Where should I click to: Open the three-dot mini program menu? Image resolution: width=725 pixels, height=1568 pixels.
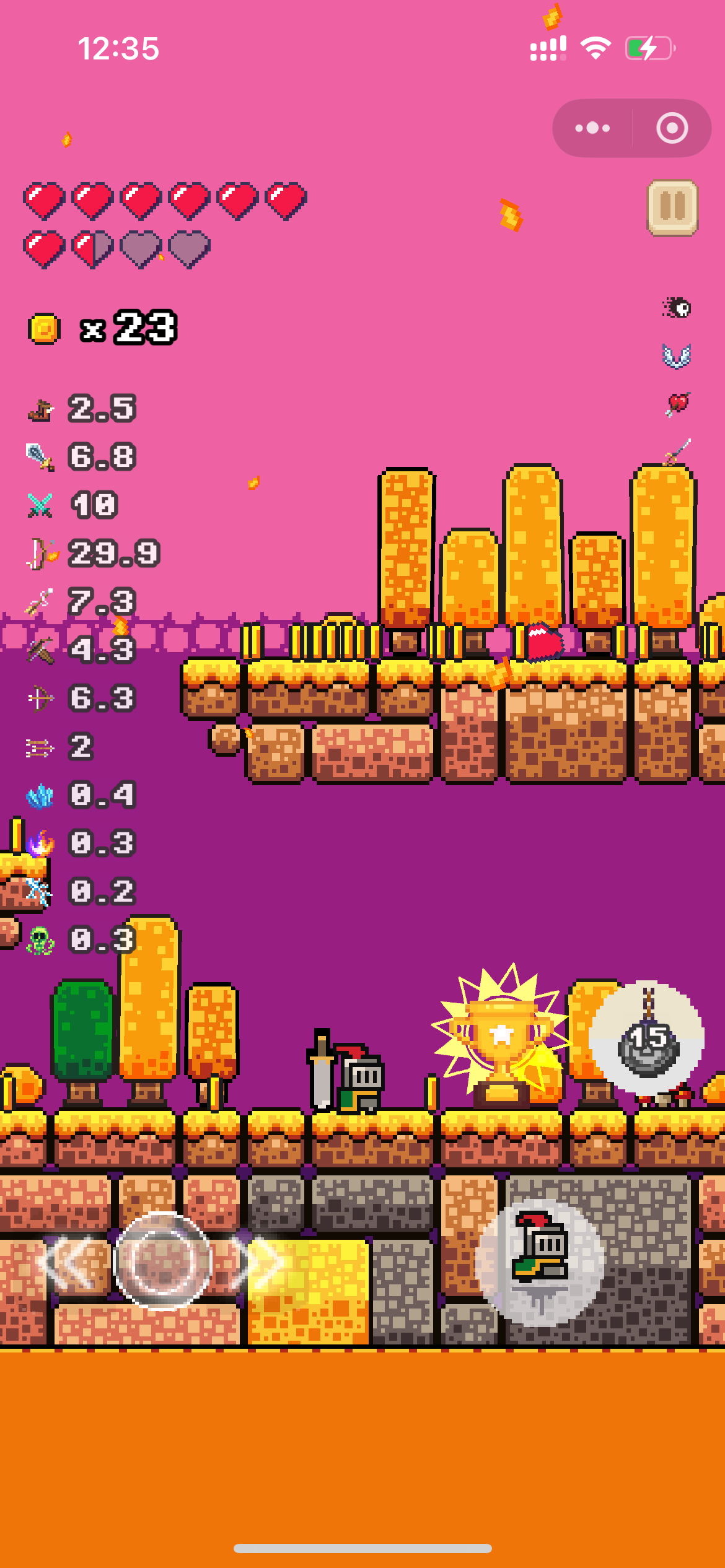592,128
